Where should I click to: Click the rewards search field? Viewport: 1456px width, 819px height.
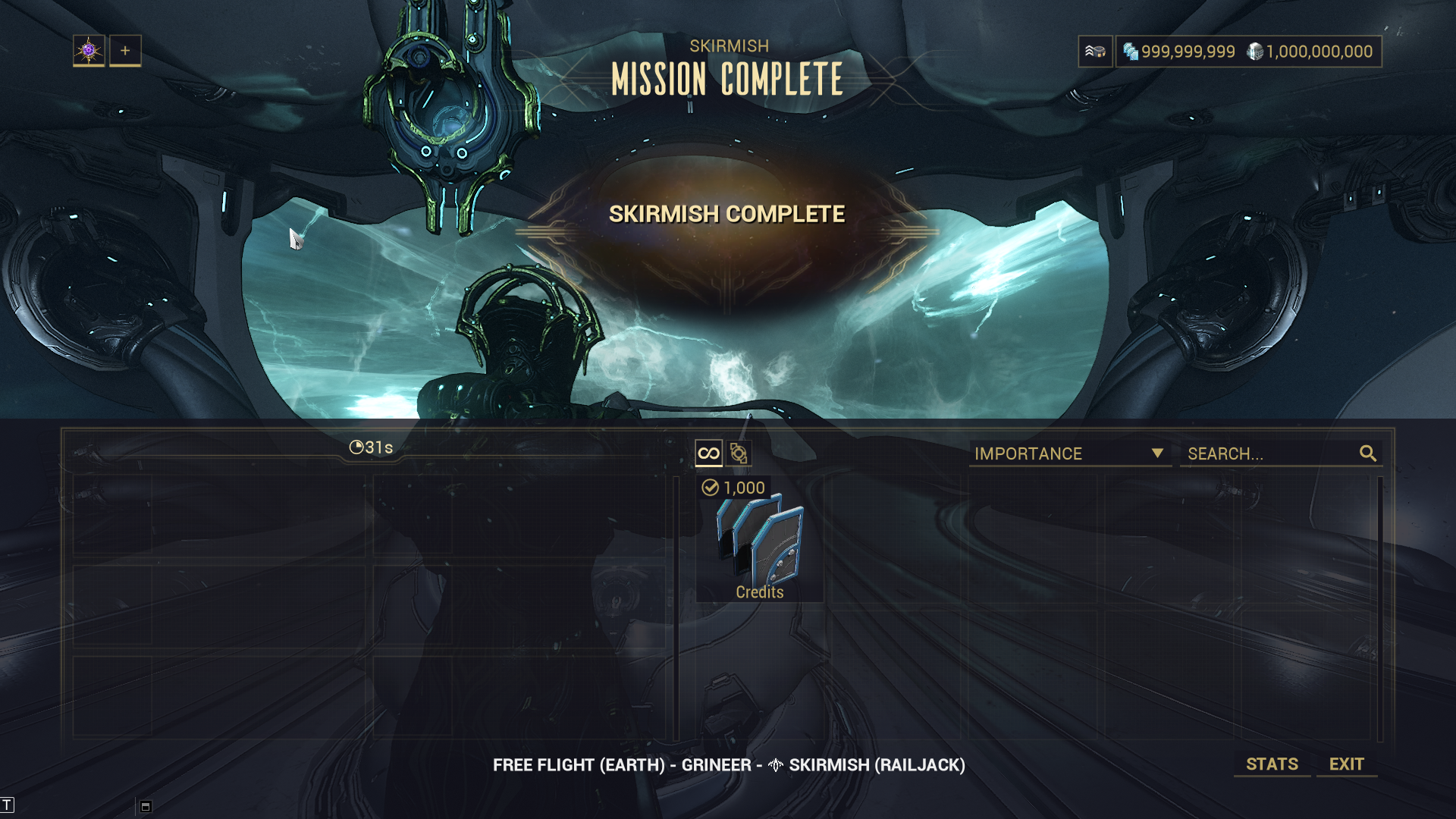coord(1270,453)
